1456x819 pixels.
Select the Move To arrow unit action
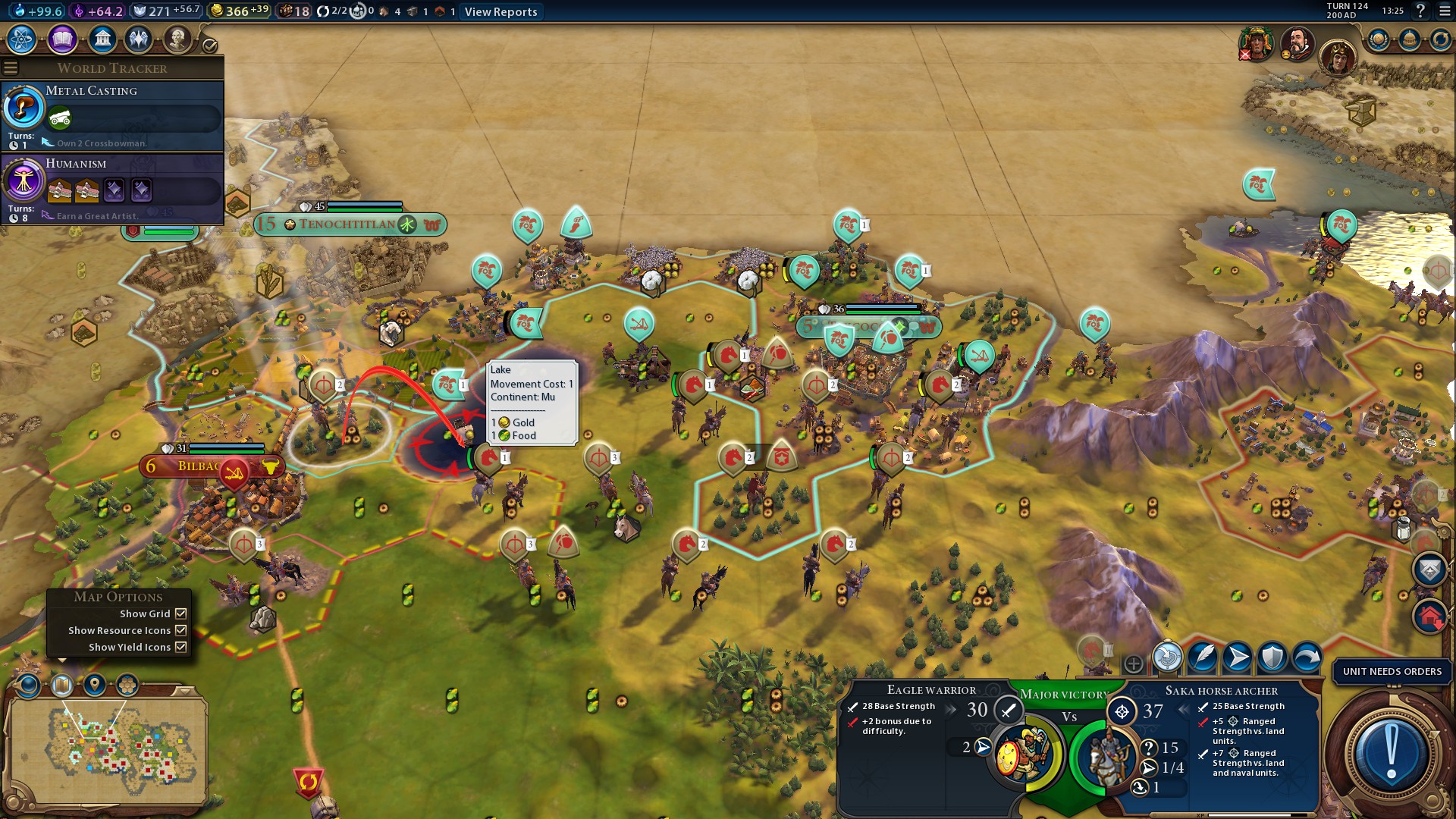pyautogui.click(x=1238, y=657)
